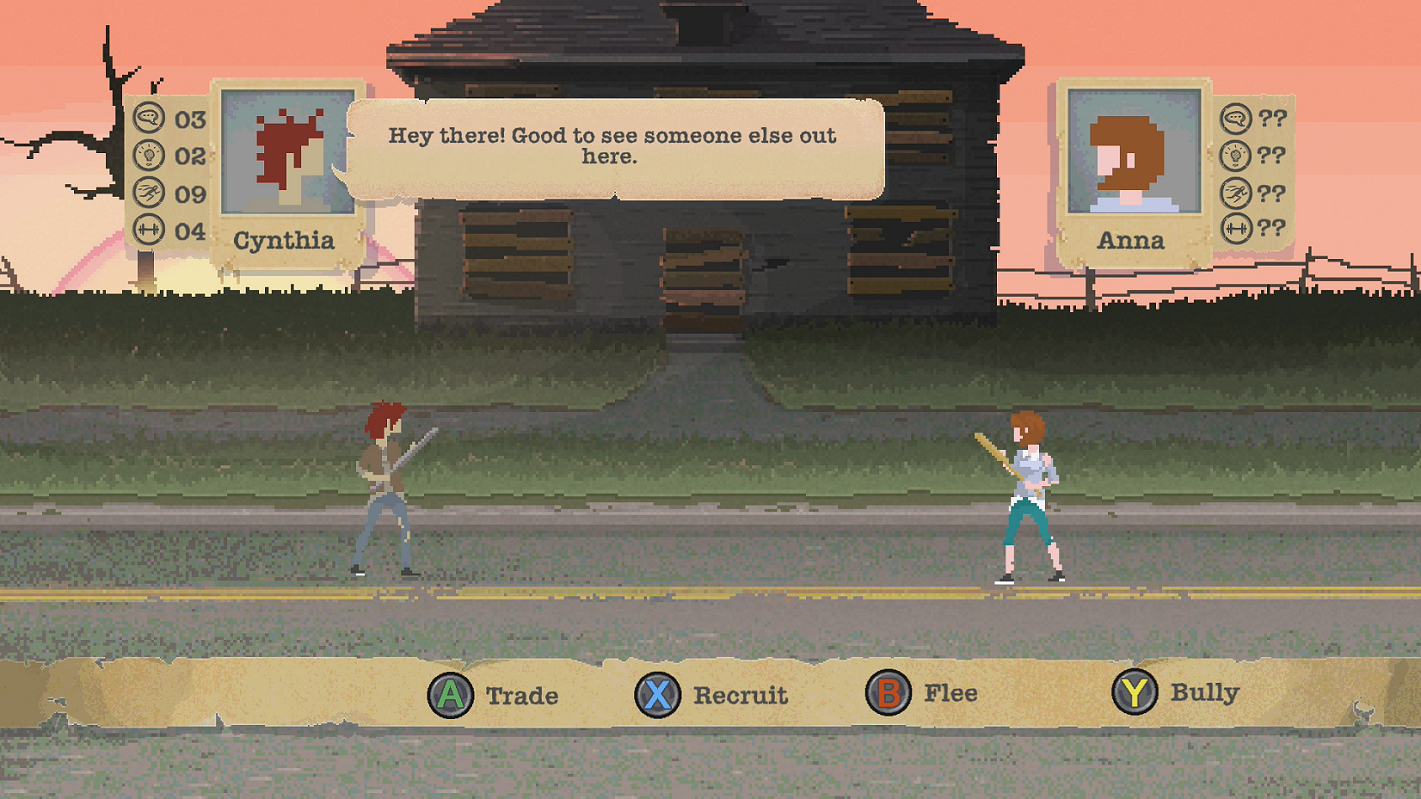The width and height of the screenshot is (1421, 799).
Task: Click Cynthia's intelligence lightbulb icon
Action: (x=151, y=155)
